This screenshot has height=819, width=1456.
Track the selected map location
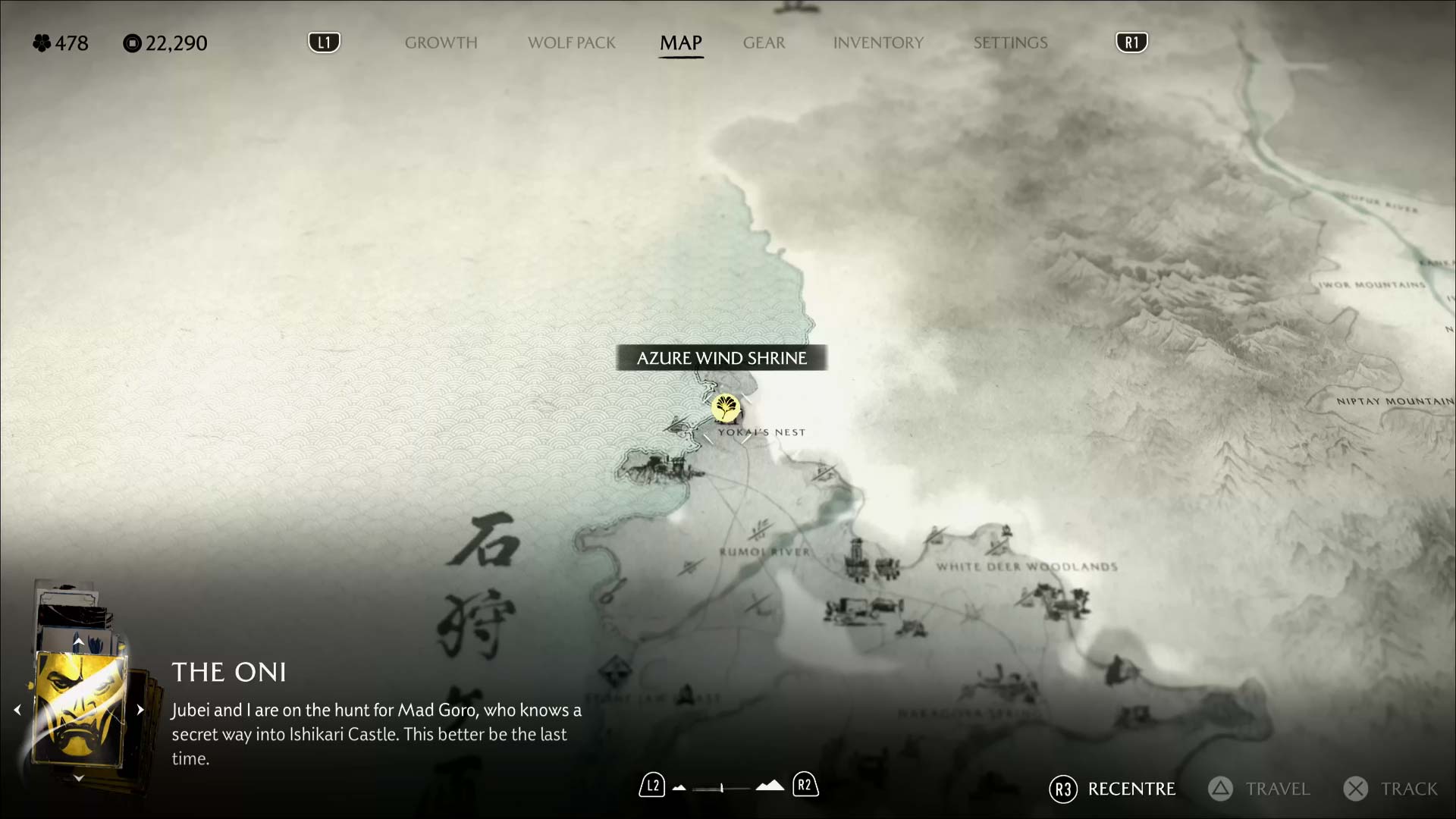(1391, 789)
